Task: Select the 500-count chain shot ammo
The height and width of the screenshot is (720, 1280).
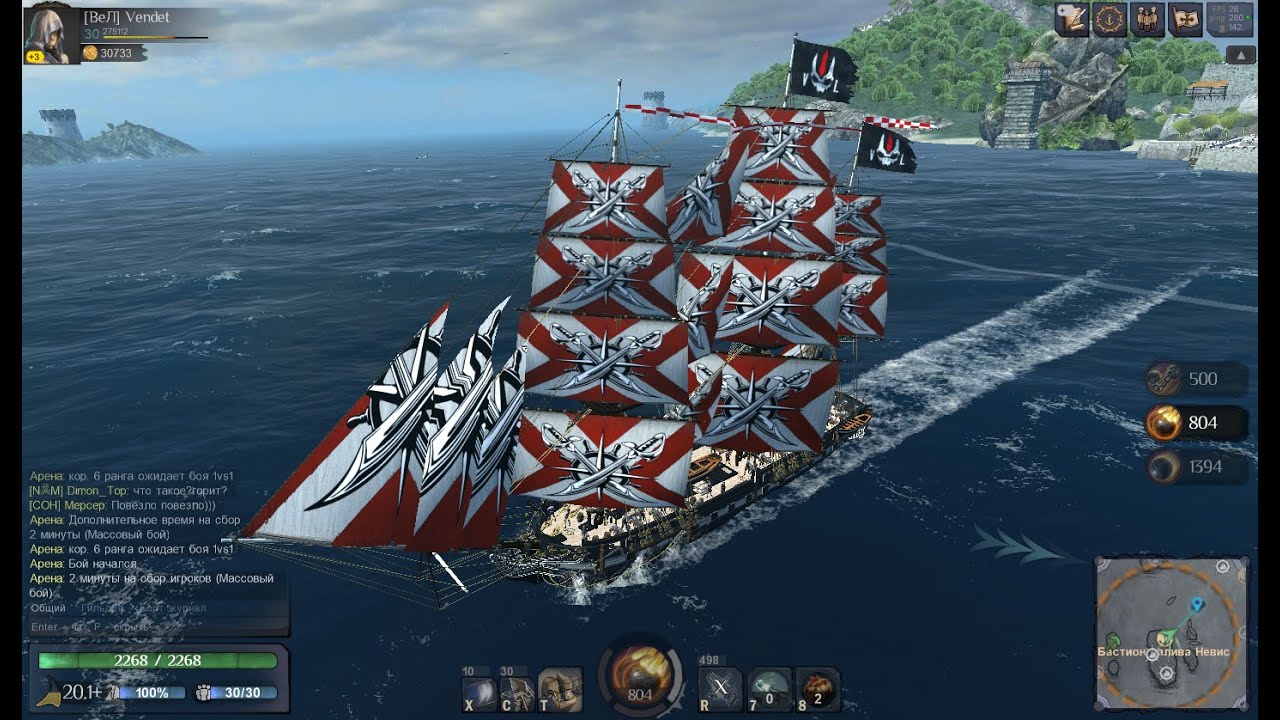Action: tap(1165, 380)
